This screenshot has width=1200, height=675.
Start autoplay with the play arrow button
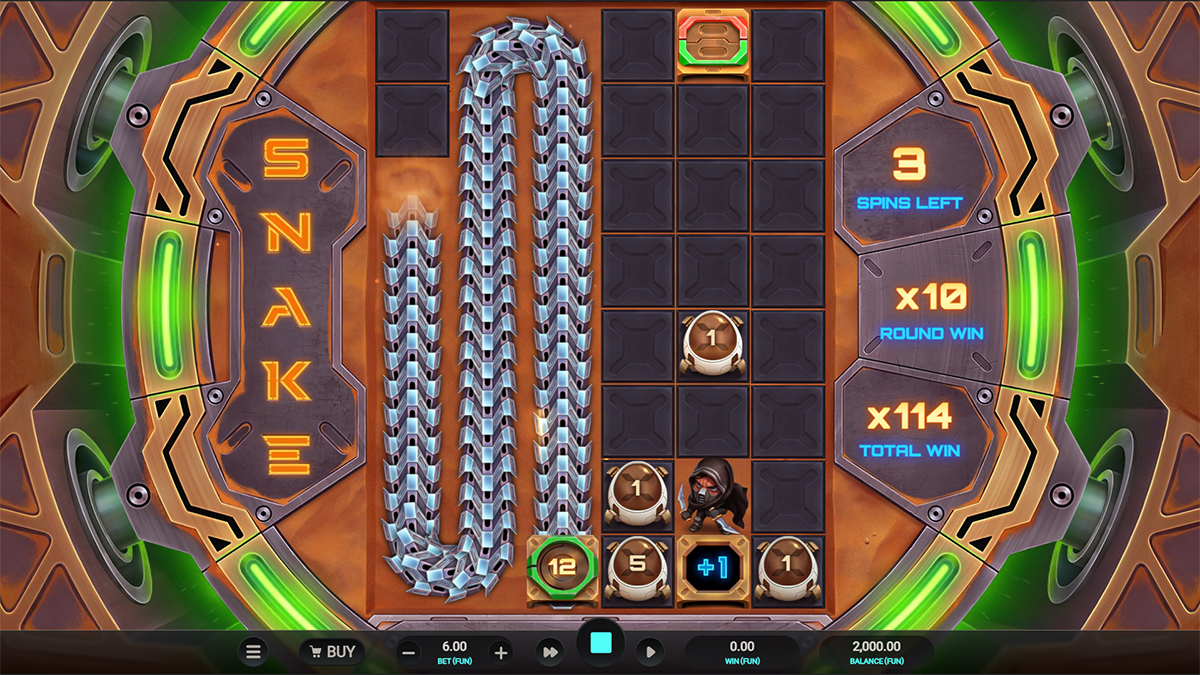(650, 652)
